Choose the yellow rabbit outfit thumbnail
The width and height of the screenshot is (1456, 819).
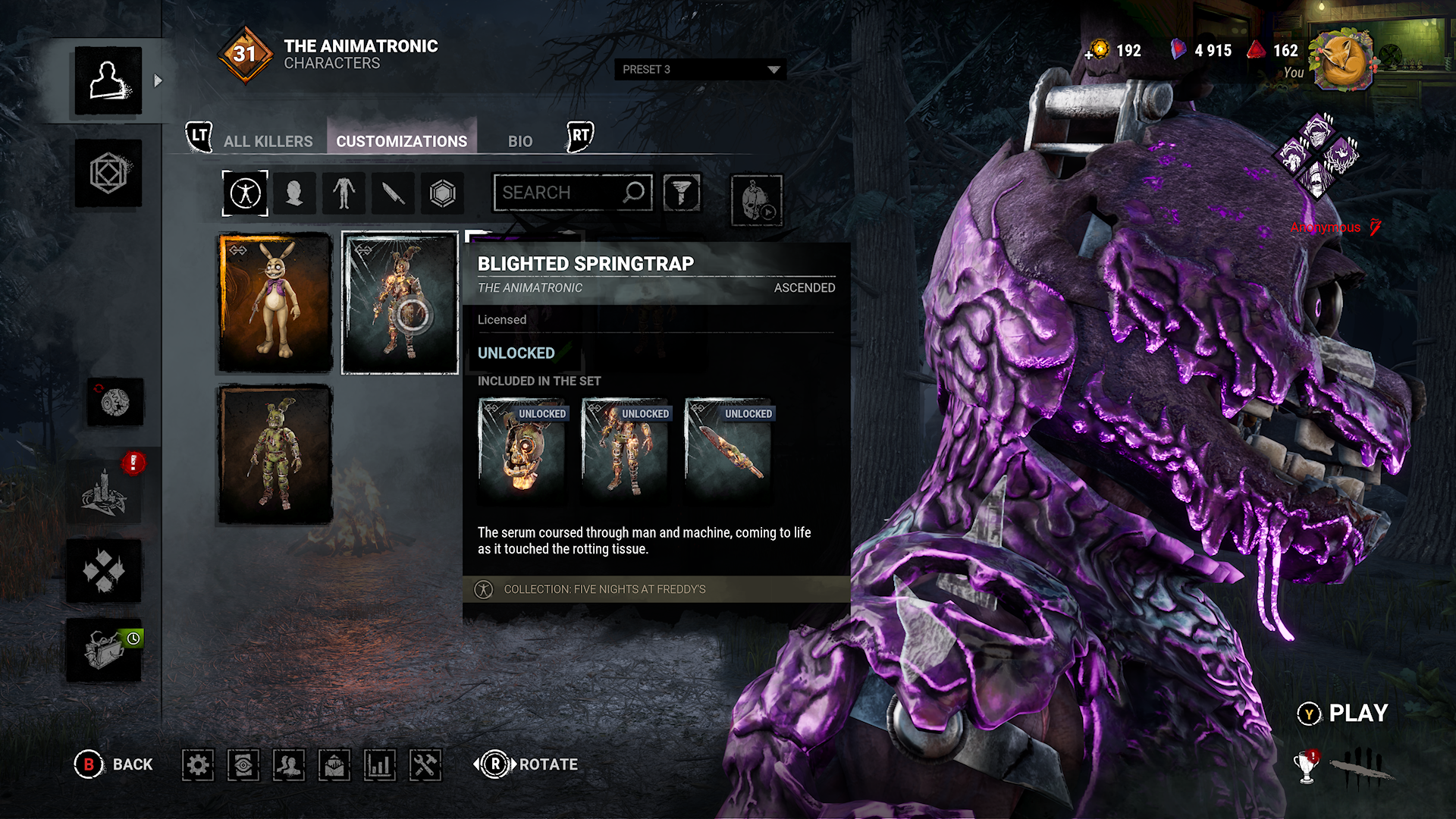click(x=275, y=303)
